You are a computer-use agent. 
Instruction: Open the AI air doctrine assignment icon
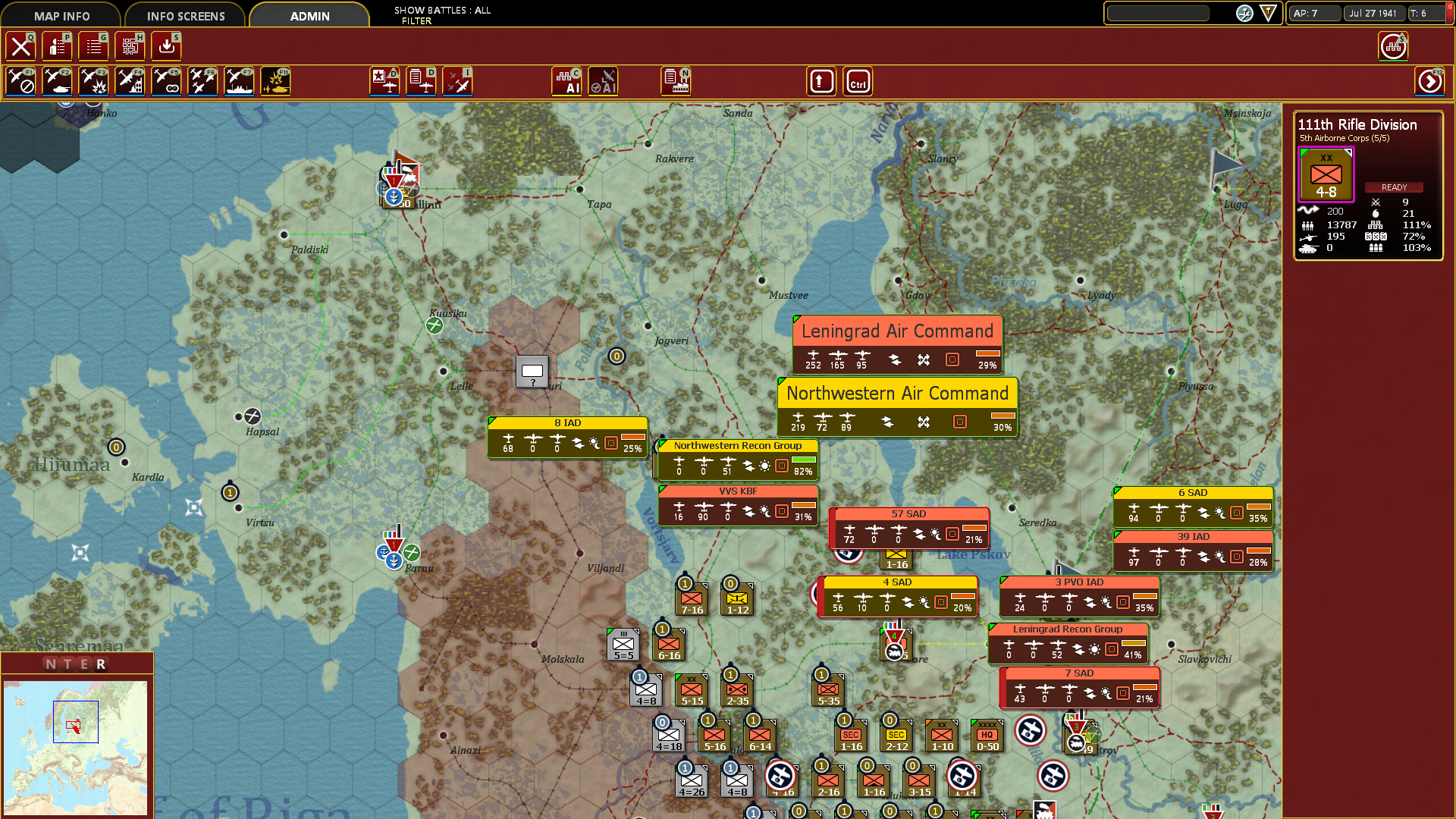coord(604,81)
